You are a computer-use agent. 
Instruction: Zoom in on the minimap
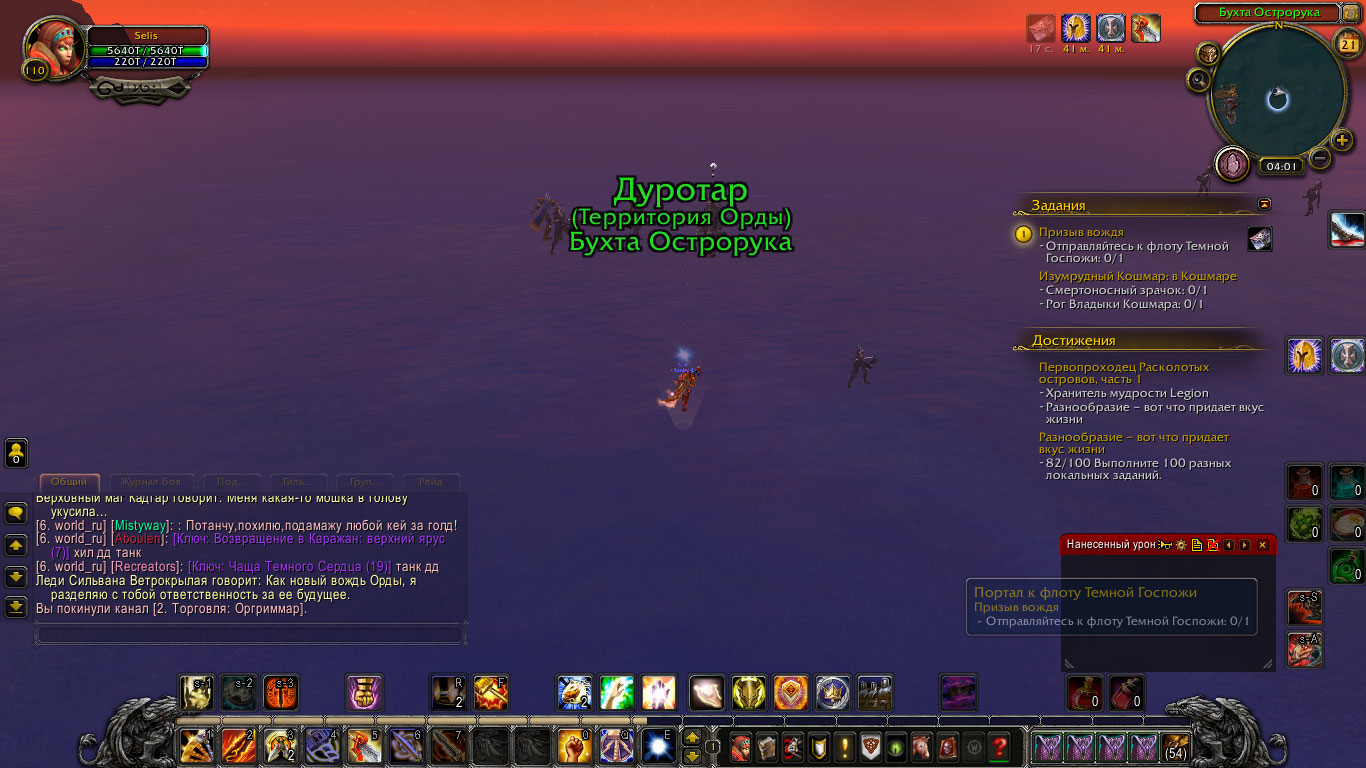coord(1342,140)
